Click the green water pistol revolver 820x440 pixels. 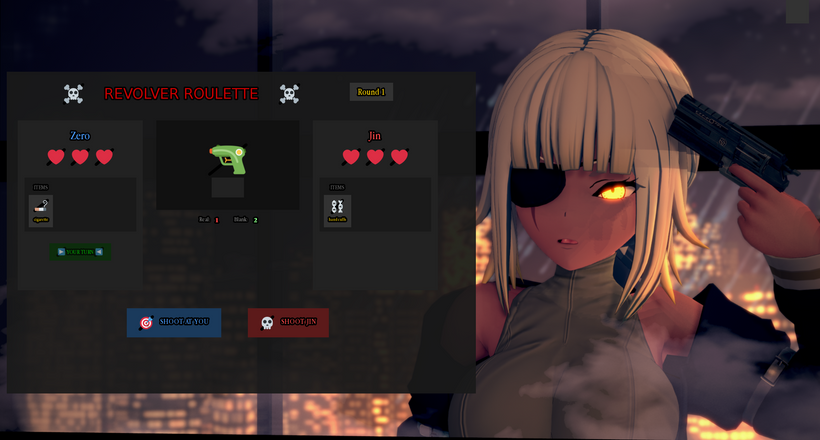click(x=227, y=159)
